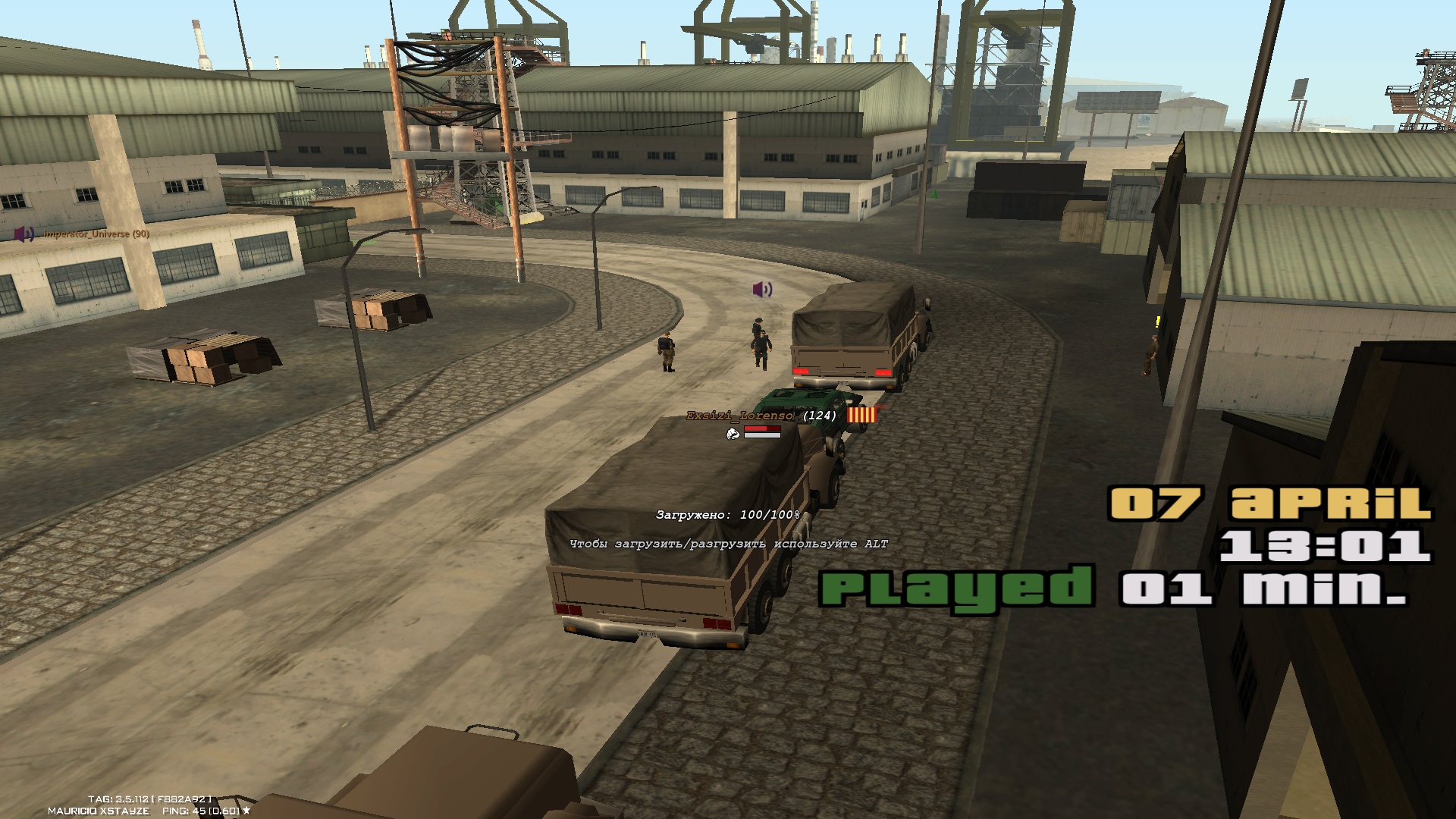Click the purple speaker icon above the players

tap(762, 289)
